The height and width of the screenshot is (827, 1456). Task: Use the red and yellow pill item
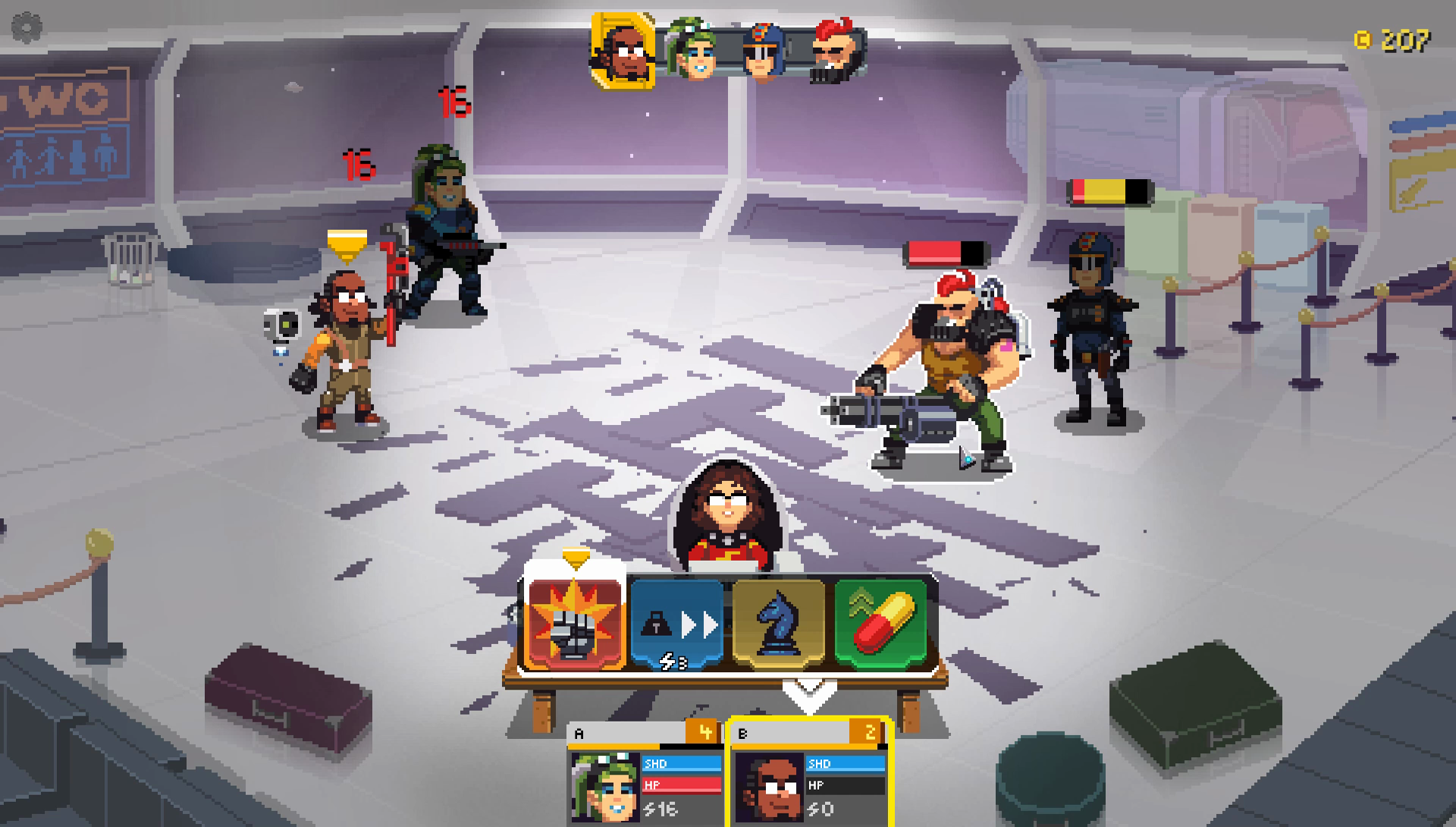pos(880,625)
